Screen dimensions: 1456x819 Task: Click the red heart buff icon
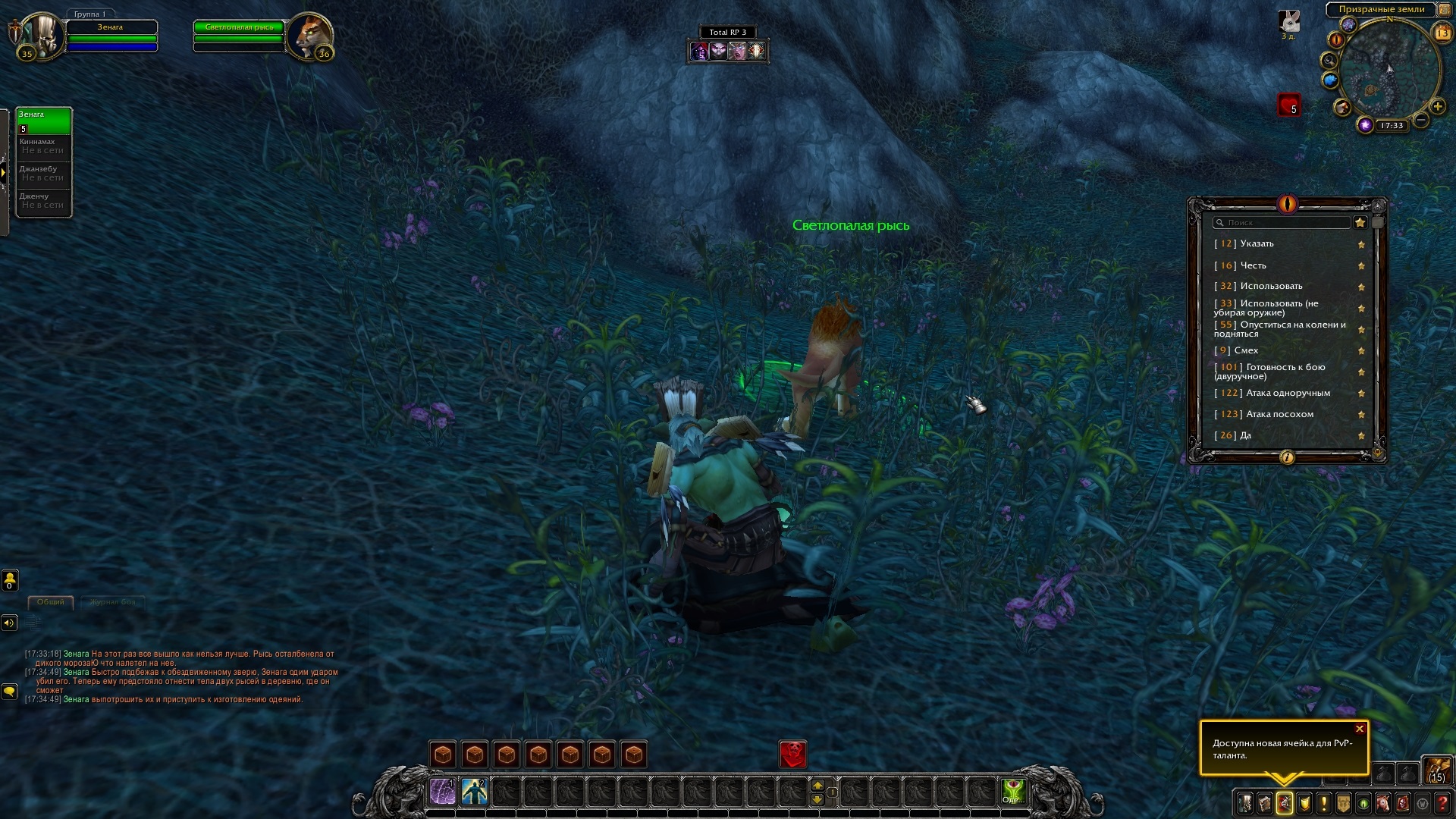click(x=1288, y=105)
